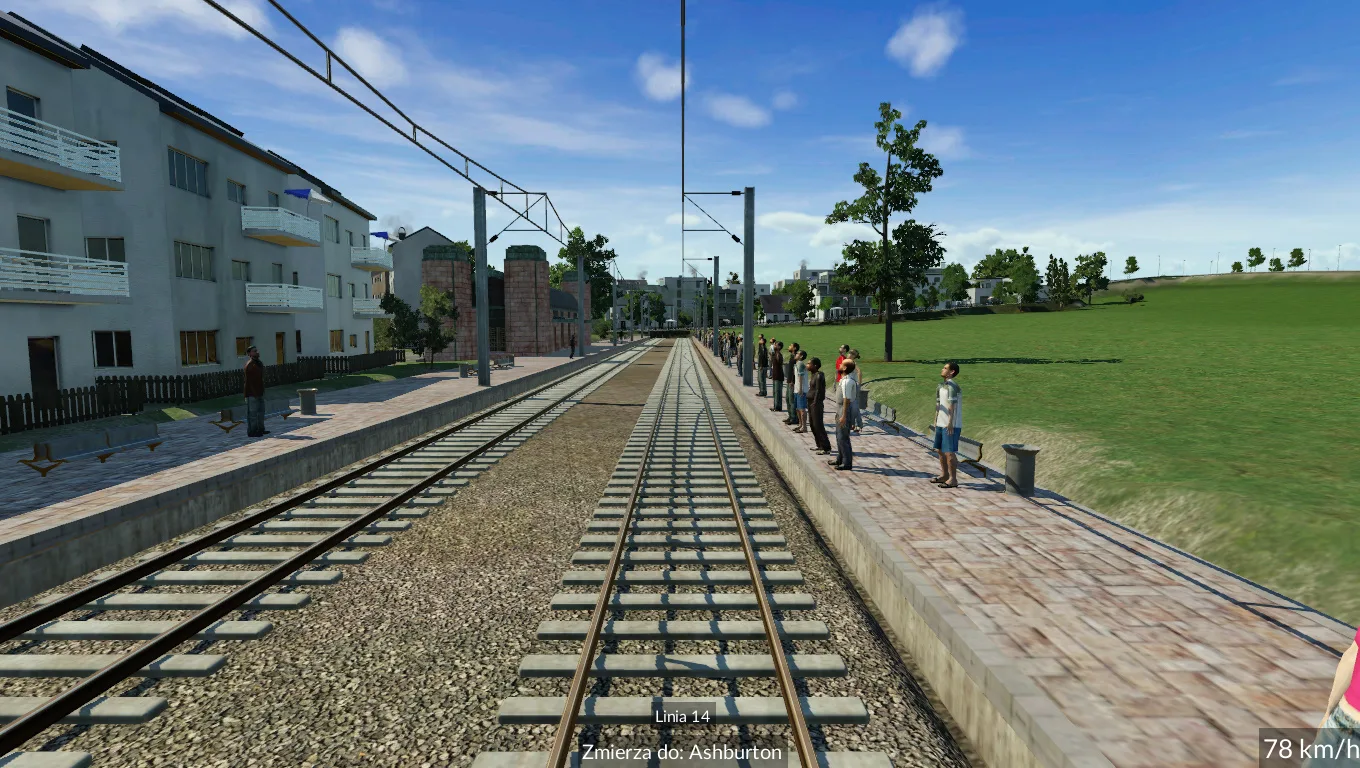
Task: Open details via the Zmierza do: Ashburton text
Action: tap(684, 753)
